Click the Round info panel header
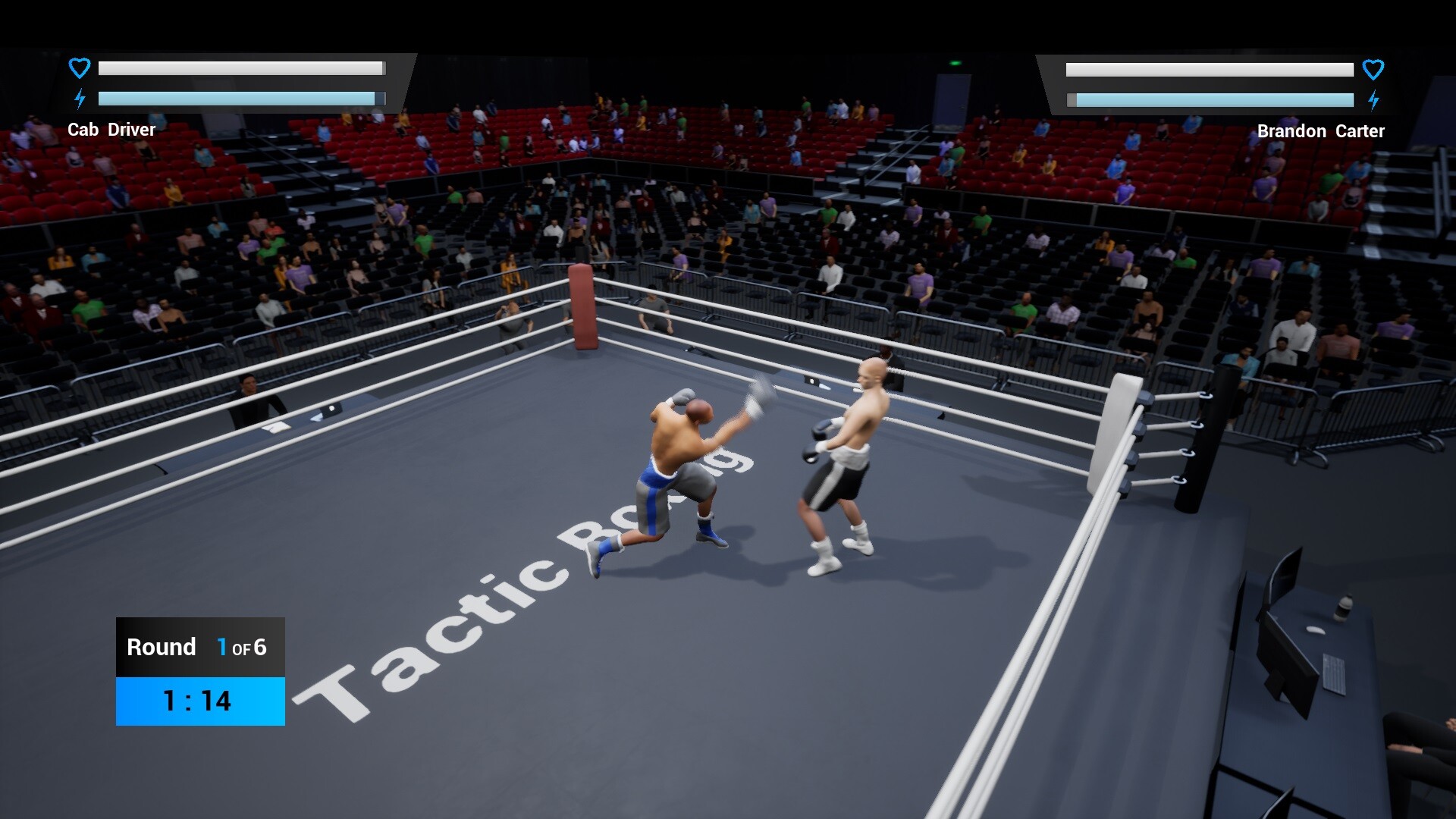Viewport: 1456px width, 819px height. coord(200,647)
